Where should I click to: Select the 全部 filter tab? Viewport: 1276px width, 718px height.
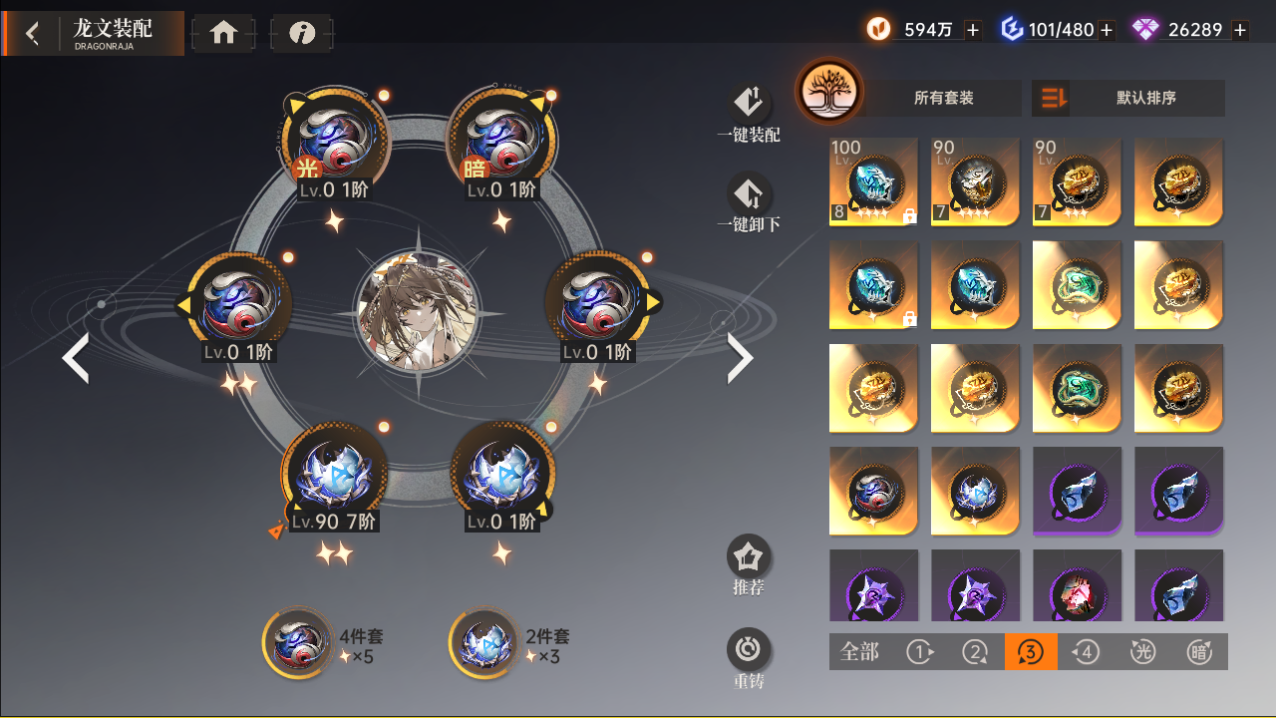click(859, 652)
